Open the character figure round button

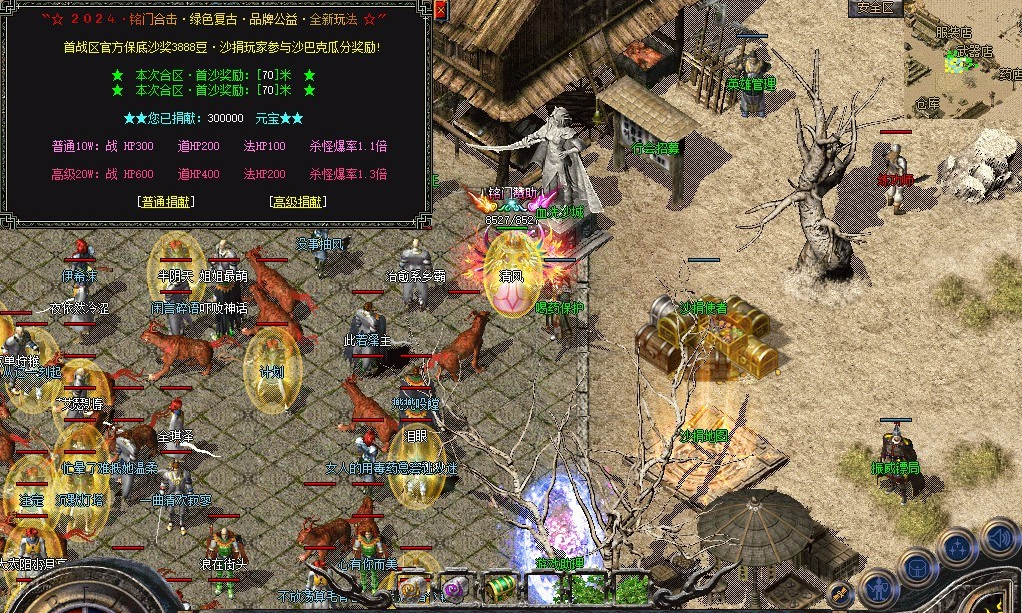coord(878,589)
